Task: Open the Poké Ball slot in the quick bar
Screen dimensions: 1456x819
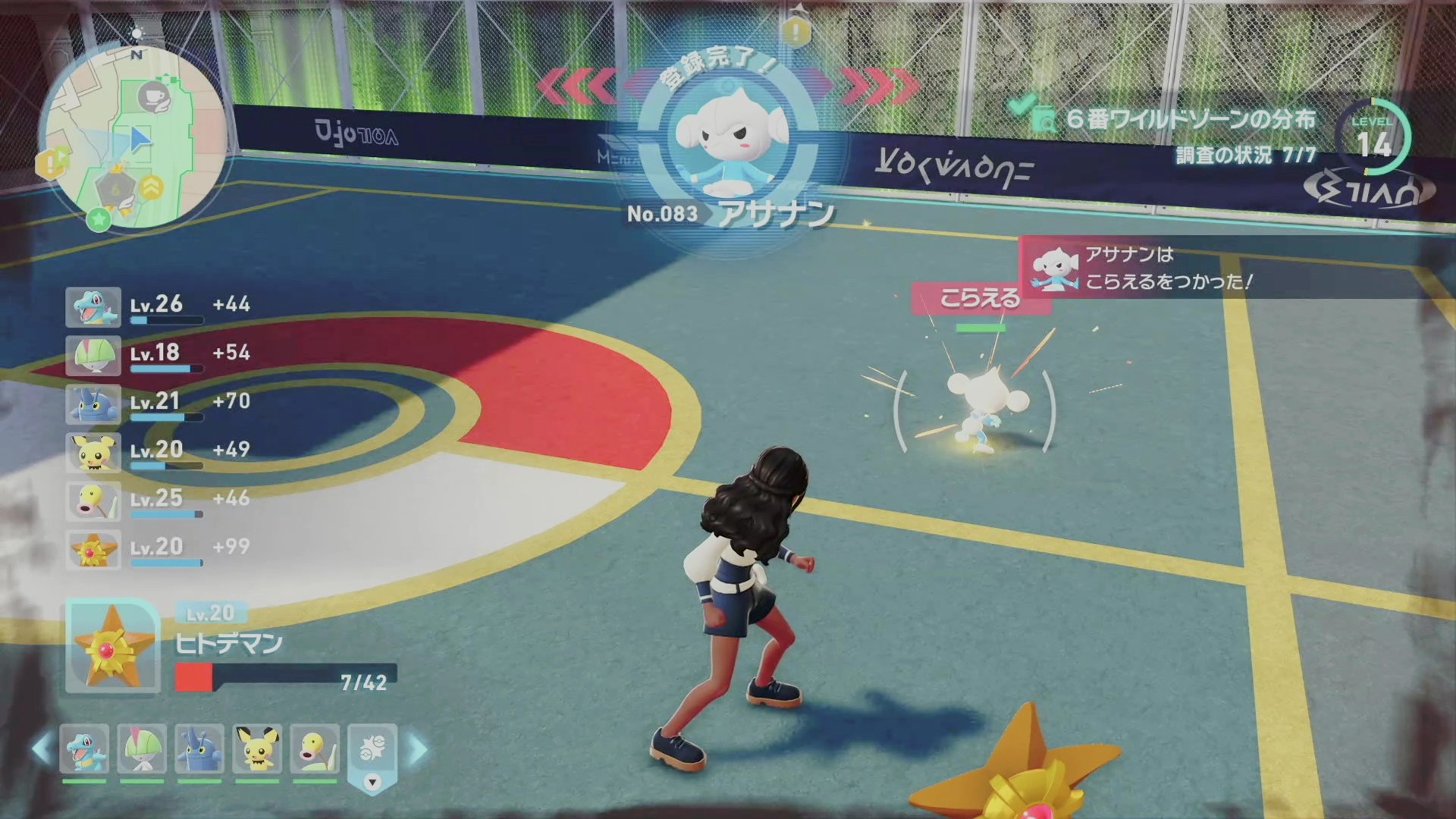Action: pos(372,749)
